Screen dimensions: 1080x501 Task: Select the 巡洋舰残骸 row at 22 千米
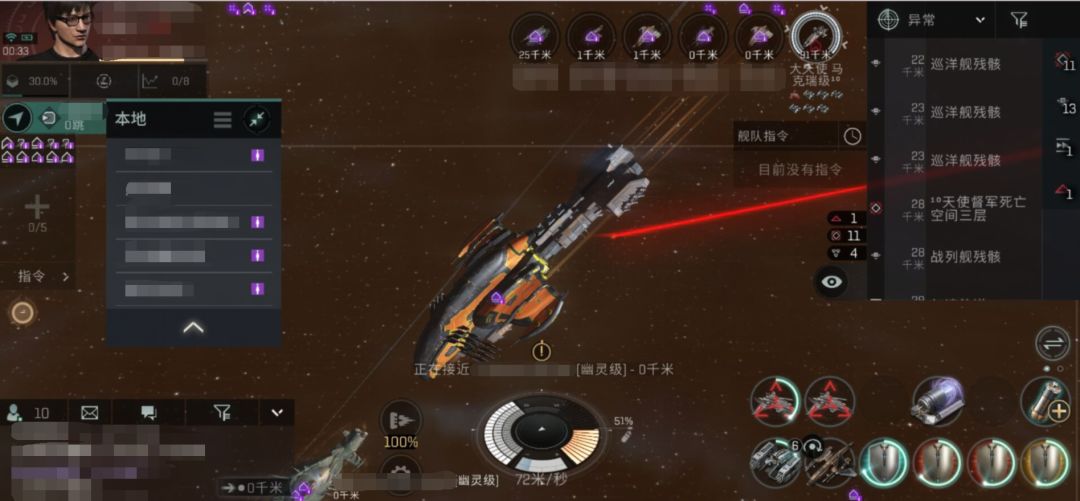pyautogui.click(x=964, y=65)
